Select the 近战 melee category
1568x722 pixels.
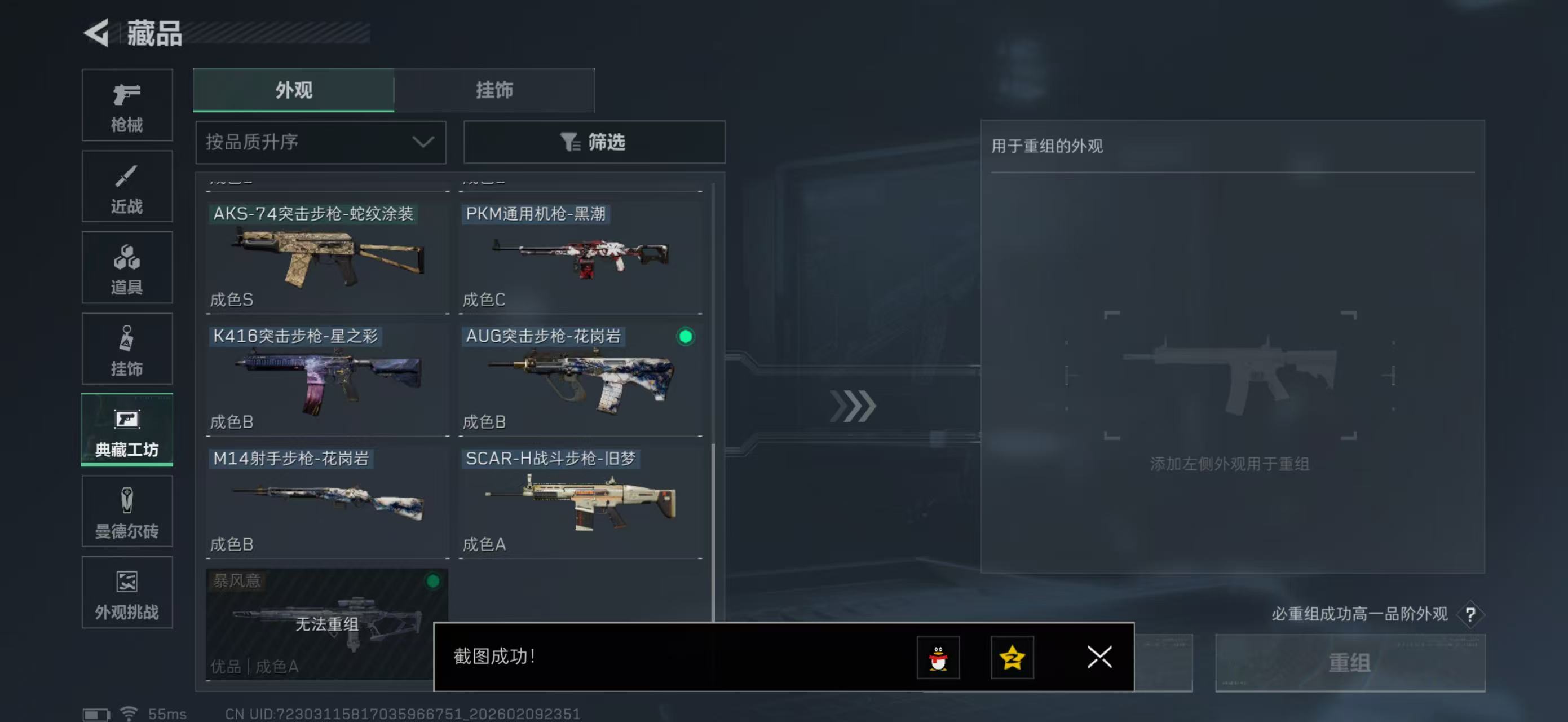[127, 186]
